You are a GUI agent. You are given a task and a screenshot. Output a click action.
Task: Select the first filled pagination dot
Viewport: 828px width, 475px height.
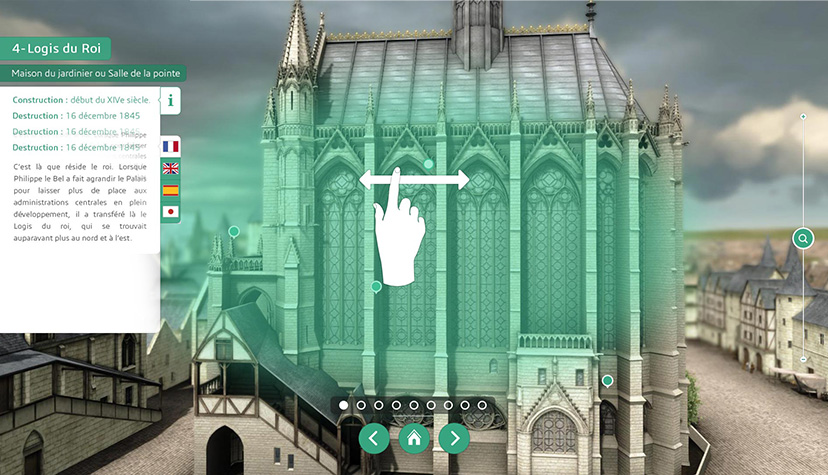pos(344,405)
